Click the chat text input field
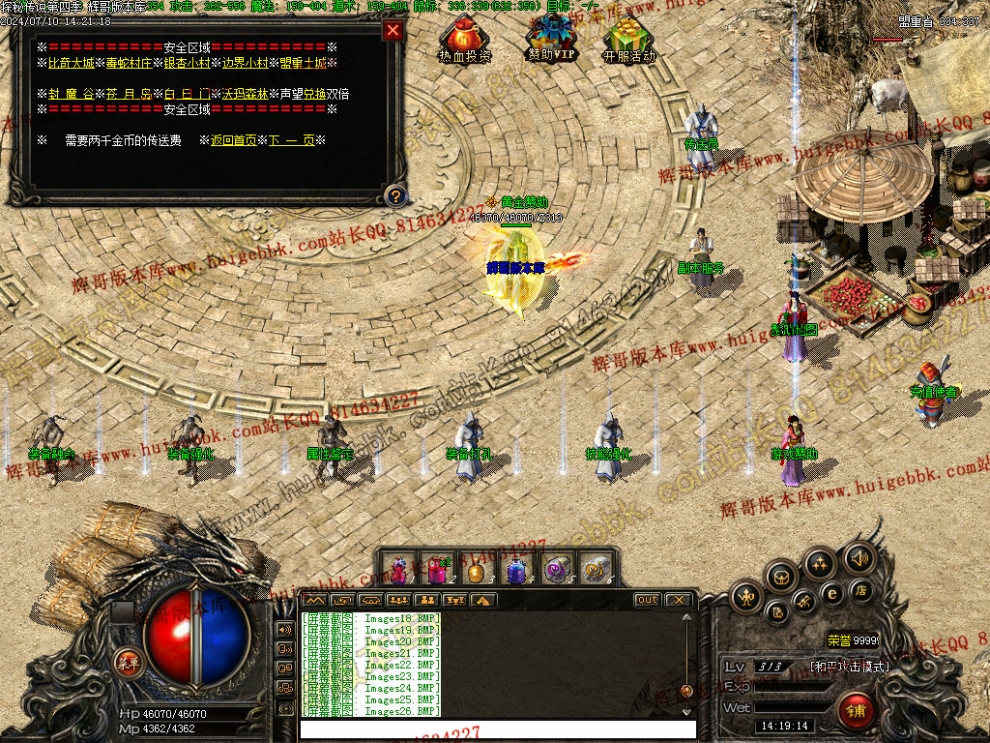 (x=497, y=729)
